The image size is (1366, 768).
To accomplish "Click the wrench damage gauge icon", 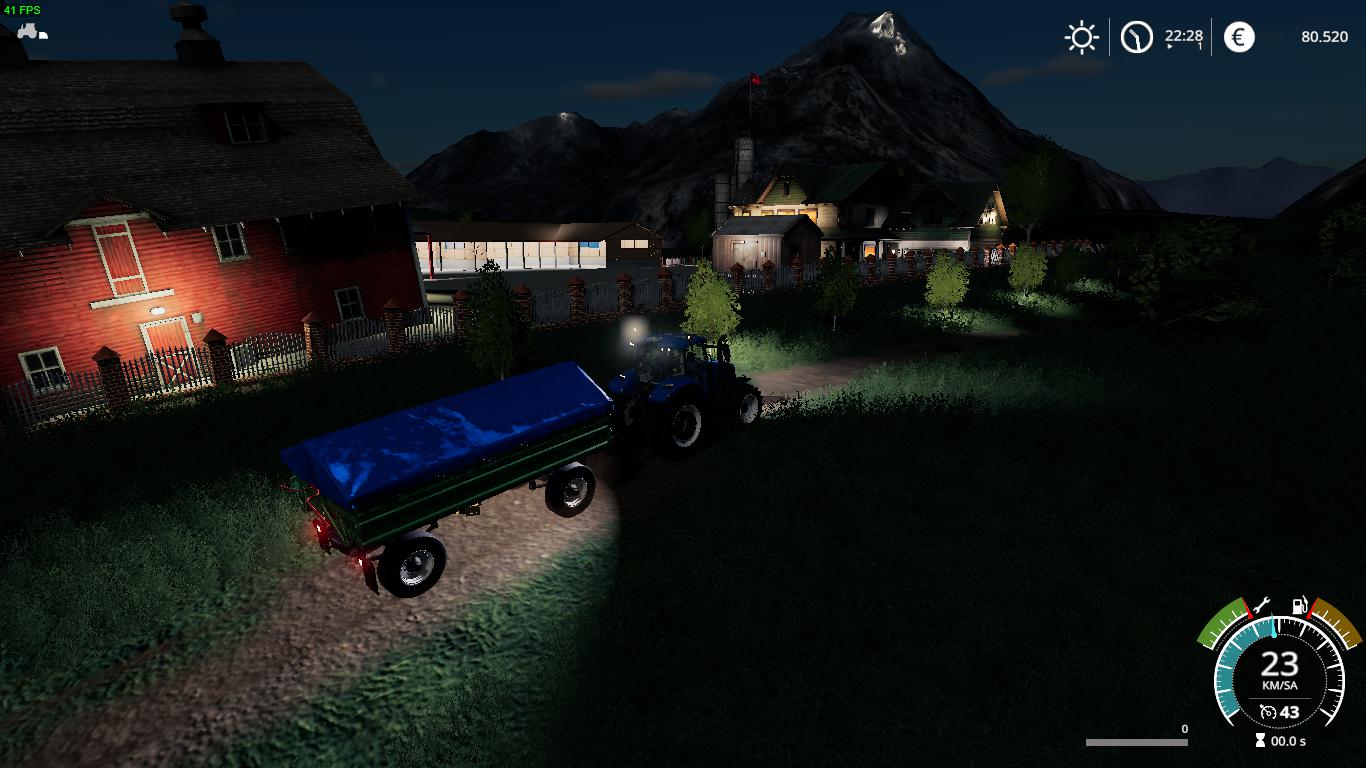I will [1261, 605].
